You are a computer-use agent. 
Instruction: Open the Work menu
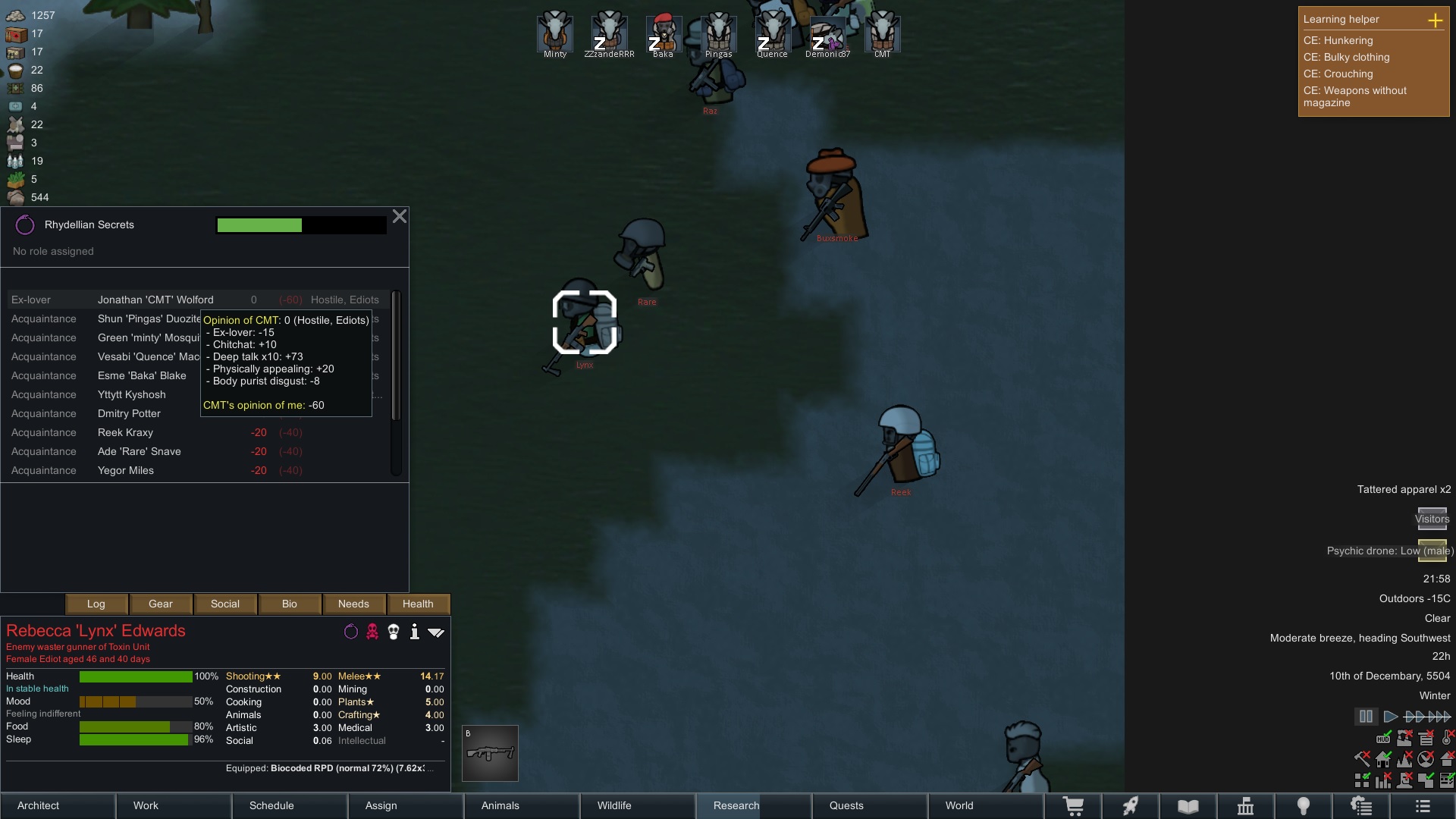pos(174,805)
